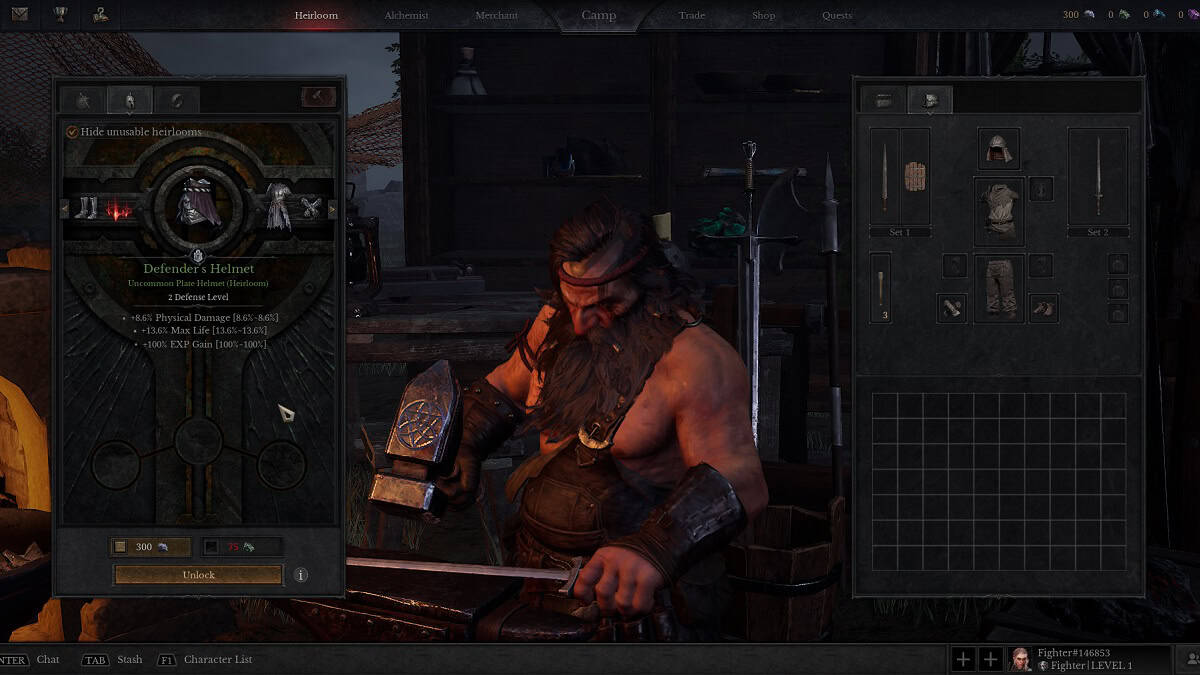Show next heirlooms with right arrow
Screen dimensions: 1200x675
click(332, 209)
